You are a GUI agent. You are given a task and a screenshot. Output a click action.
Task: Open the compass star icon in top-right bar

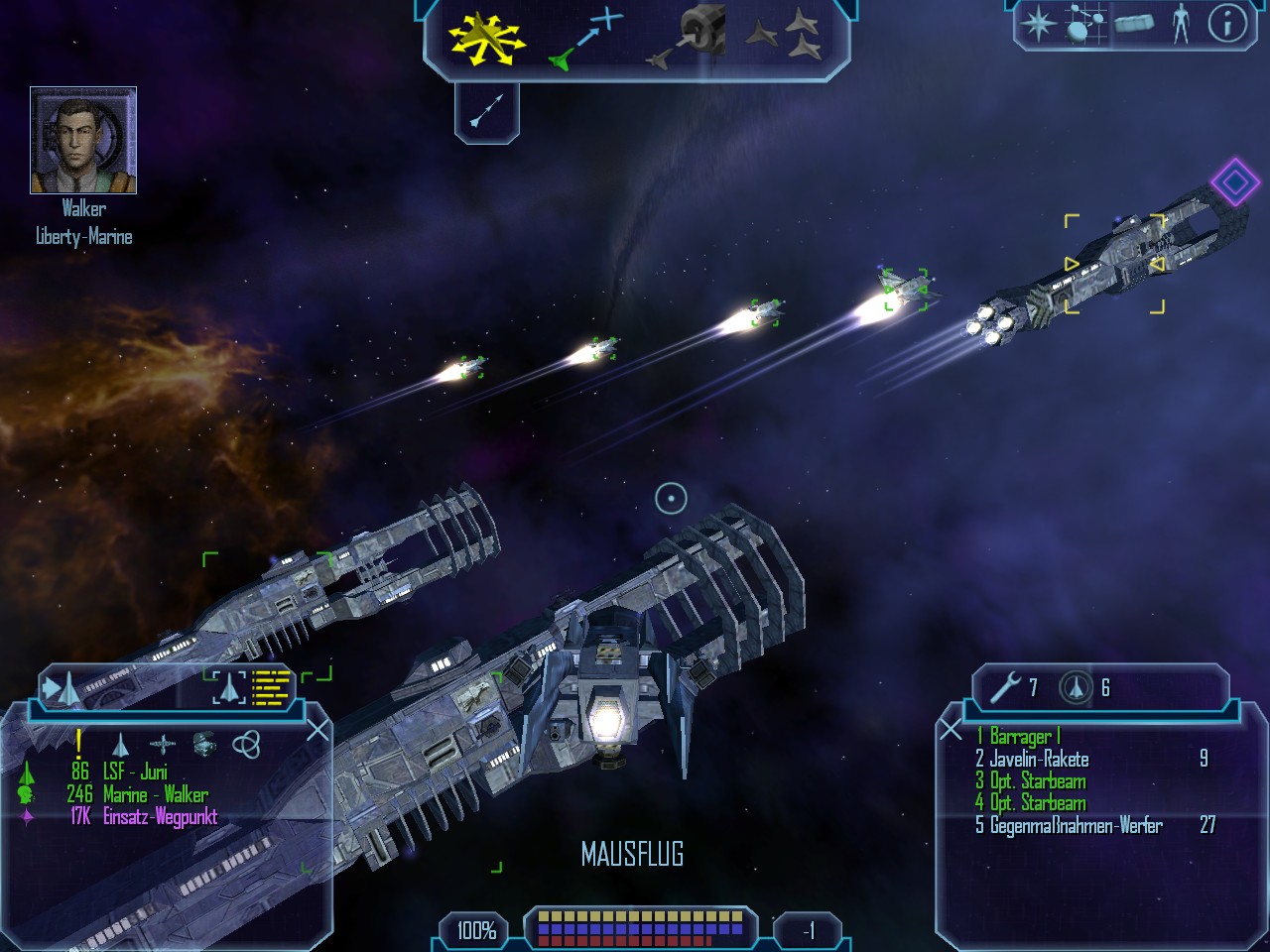pos(1039,24)
